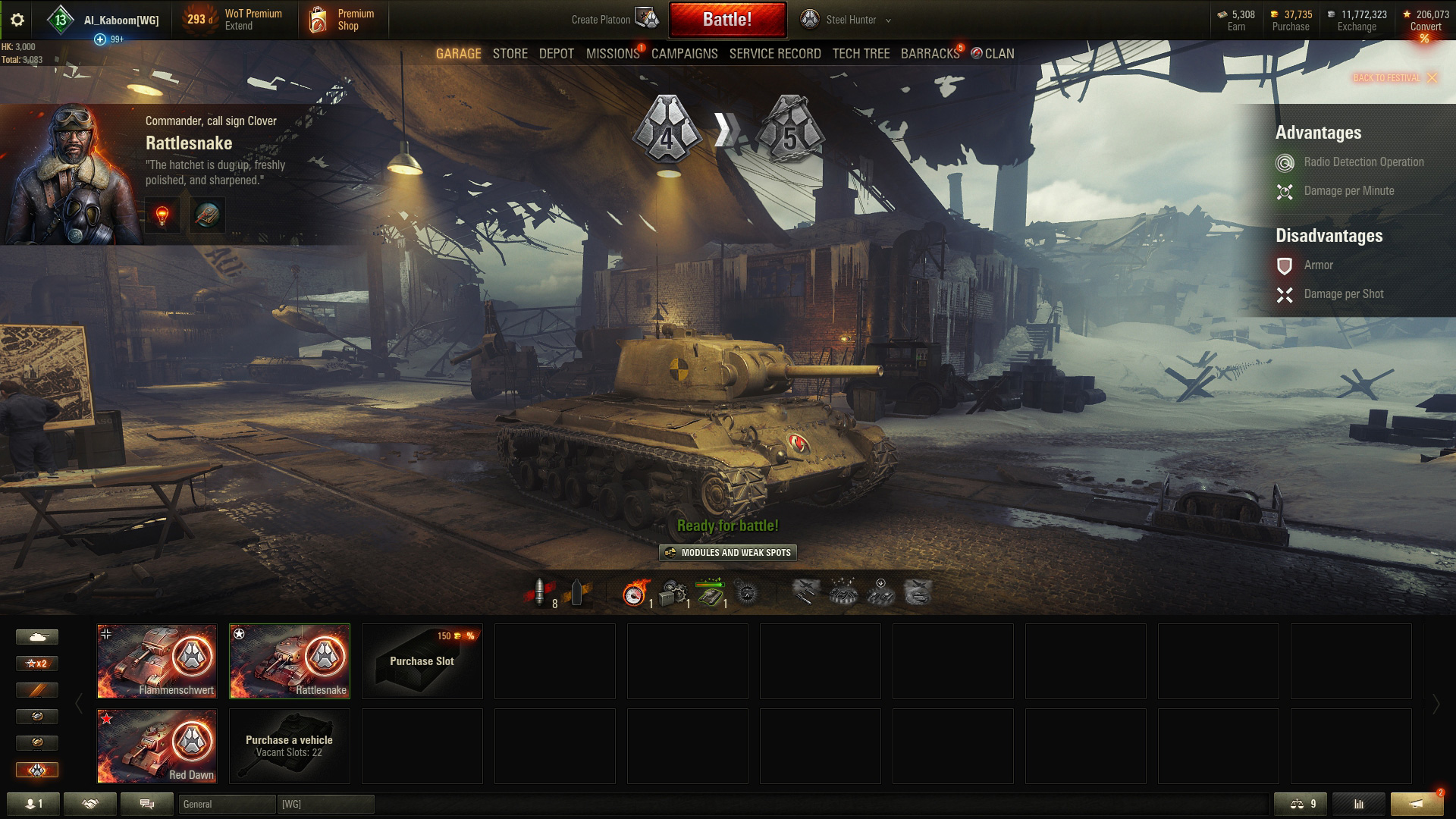Switch to the Barracks tab

pyautogui.click(x=930, y=54)
